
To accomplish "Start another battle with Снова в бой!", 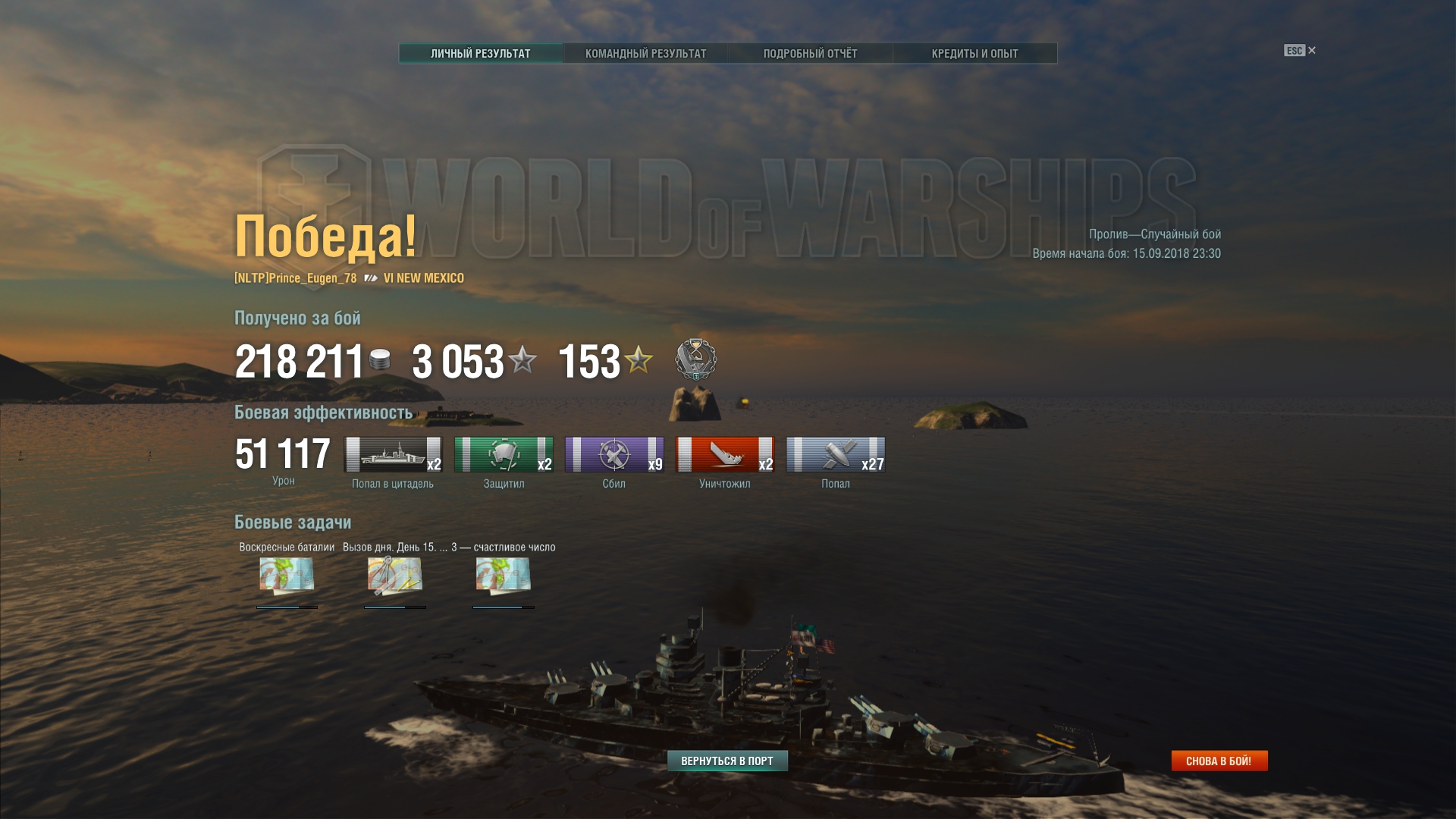I will click(x=1219, y=761).
